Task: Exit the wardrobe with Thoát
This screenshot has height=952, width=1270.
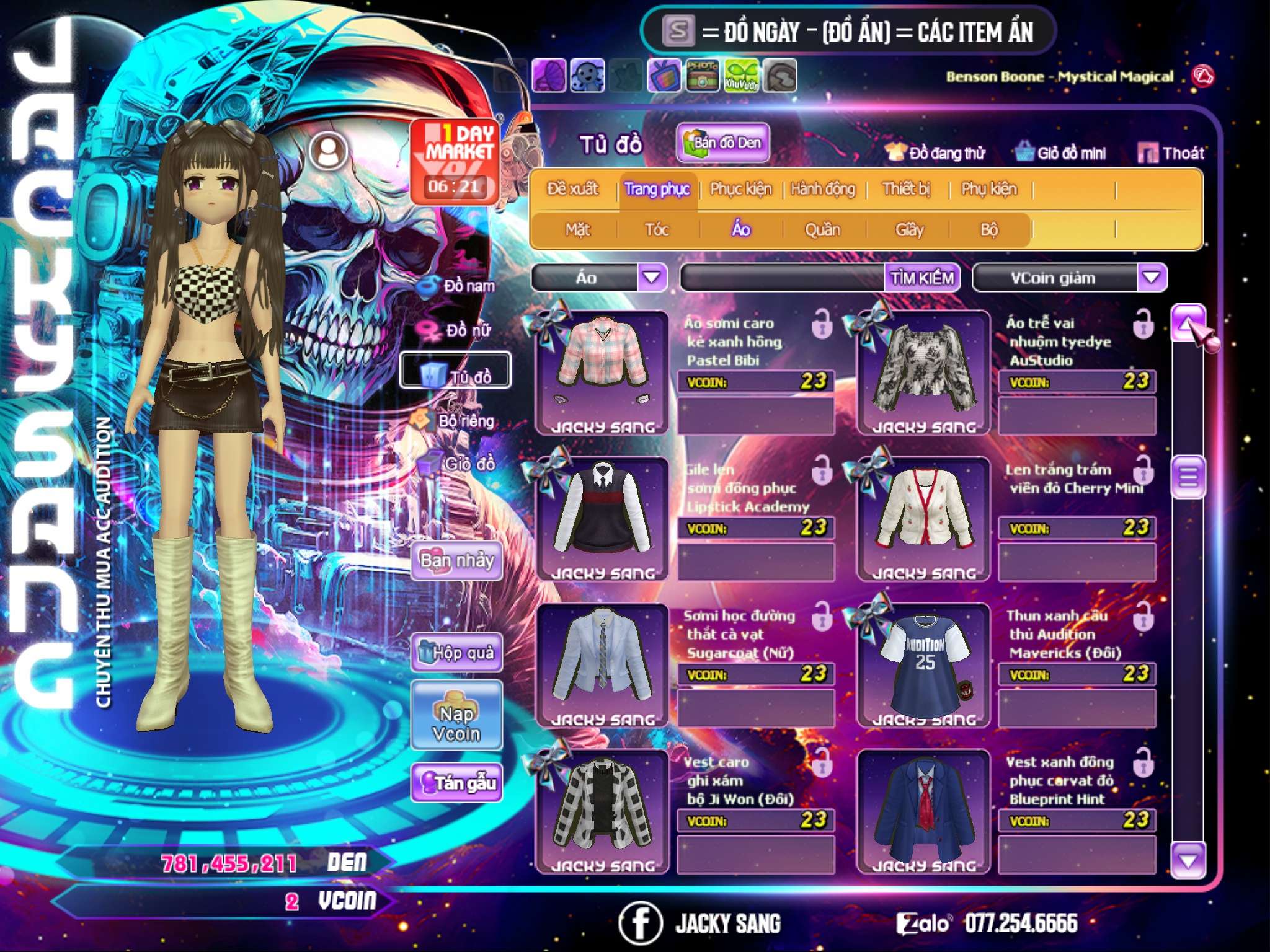Action: [1171, 153]
